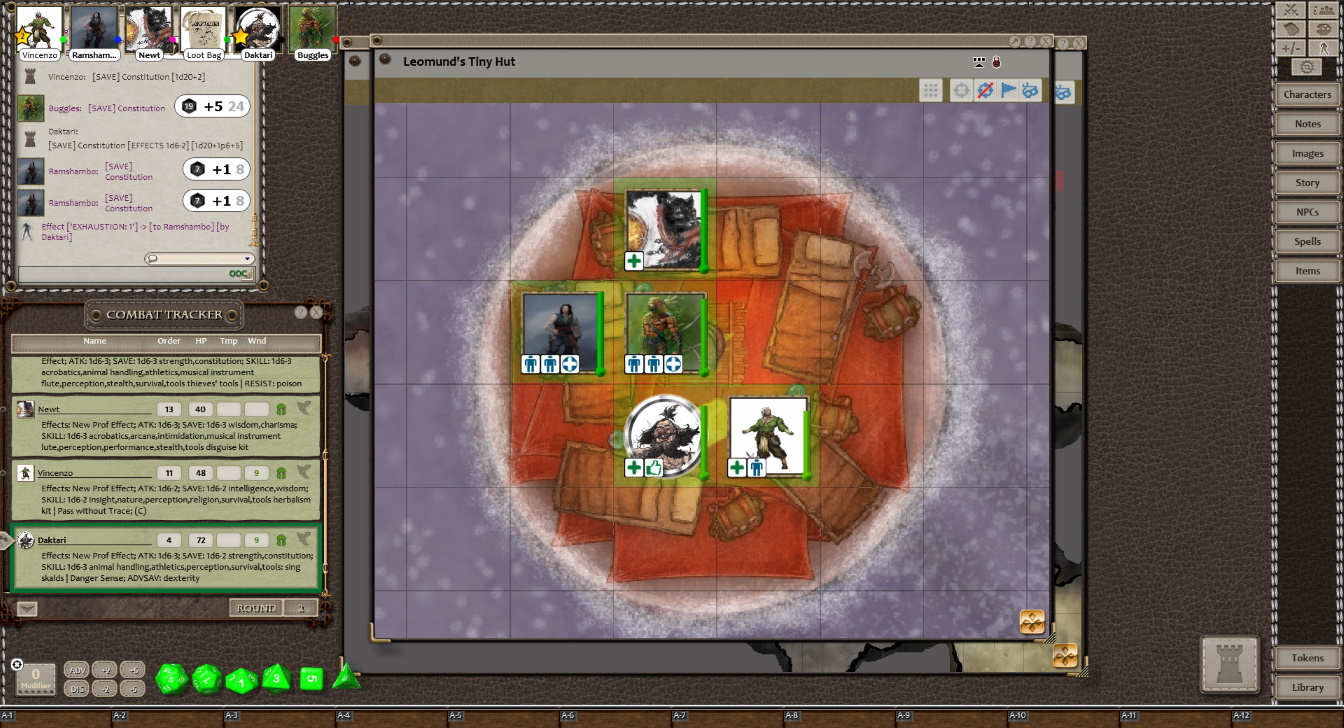Open the gear settings button
The image size is (1344, 728).
tap(1307, 67)
